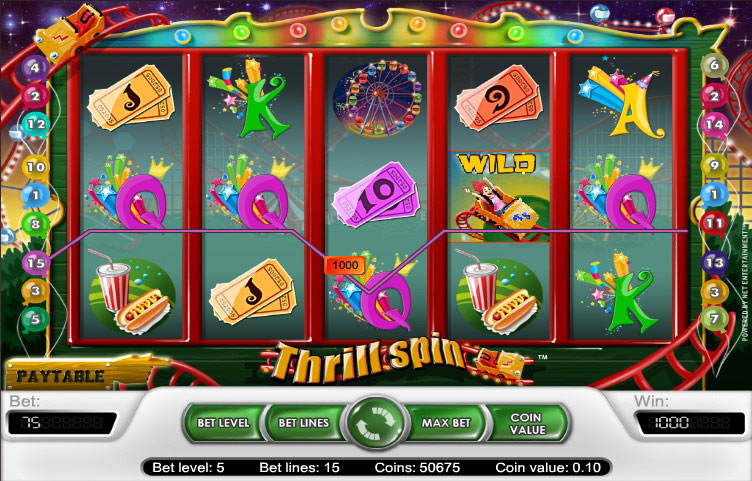Choose payline balloon number 13

(x=714, y=262)
